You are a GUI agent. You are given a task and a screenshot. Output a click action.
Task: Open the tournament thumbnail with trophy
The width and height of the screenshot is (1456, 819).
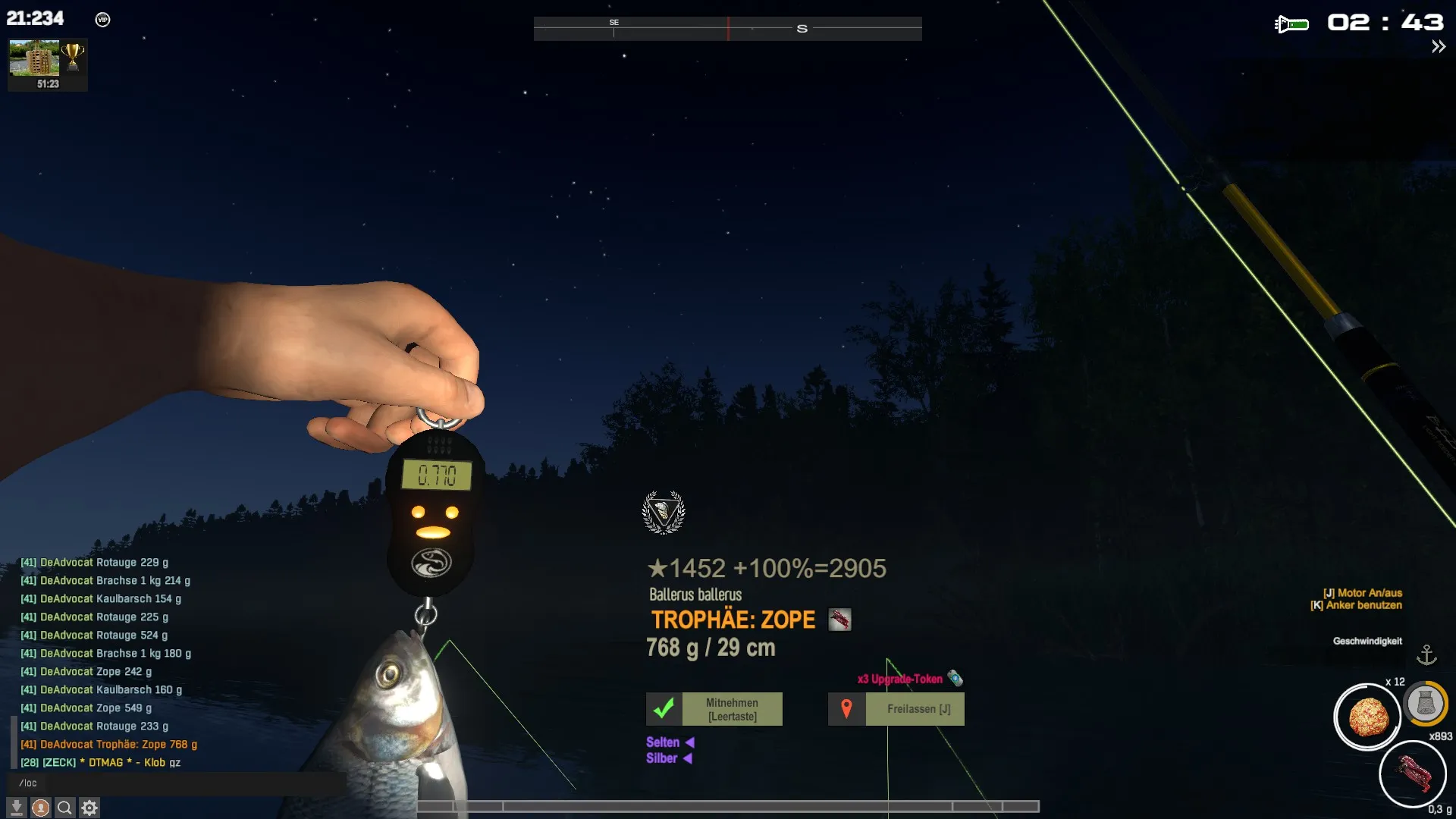click(47, 64)
